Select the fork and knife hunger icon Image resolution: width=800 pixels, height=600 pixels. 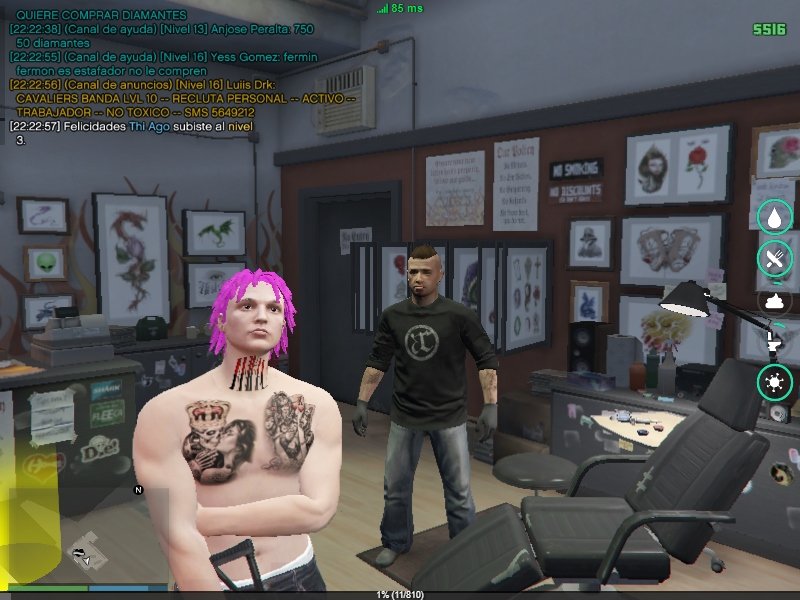click(774, 257)
